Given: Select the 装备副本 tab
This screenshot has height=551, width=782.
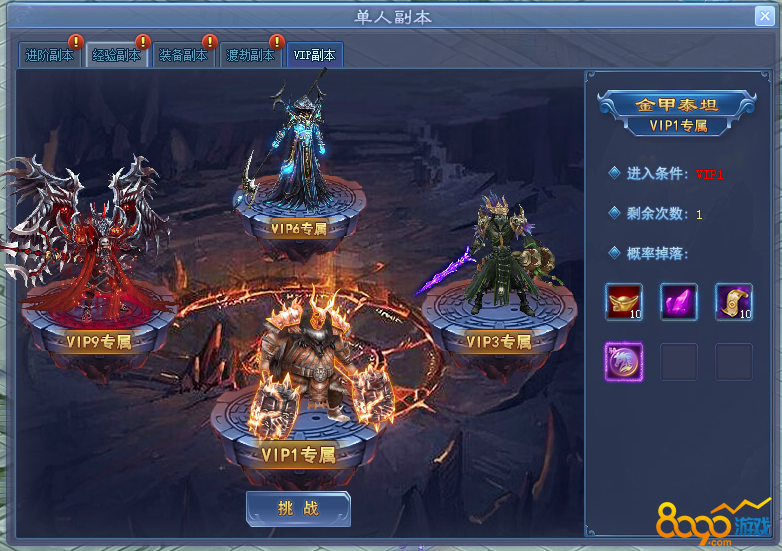Looking at the screenshot, I should tap(183, 56).
